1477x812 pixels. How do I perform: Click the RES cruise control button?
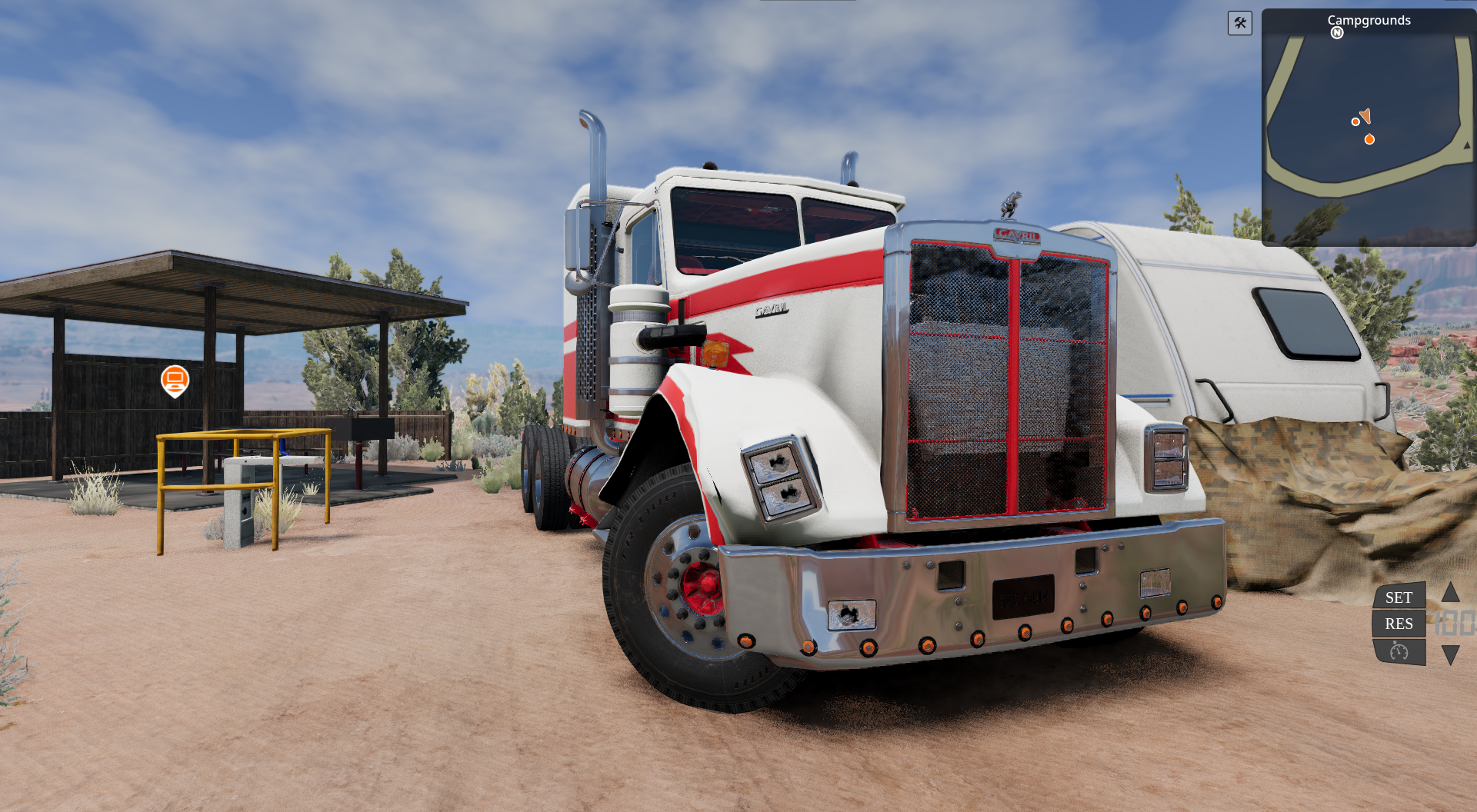[1399, 624]
